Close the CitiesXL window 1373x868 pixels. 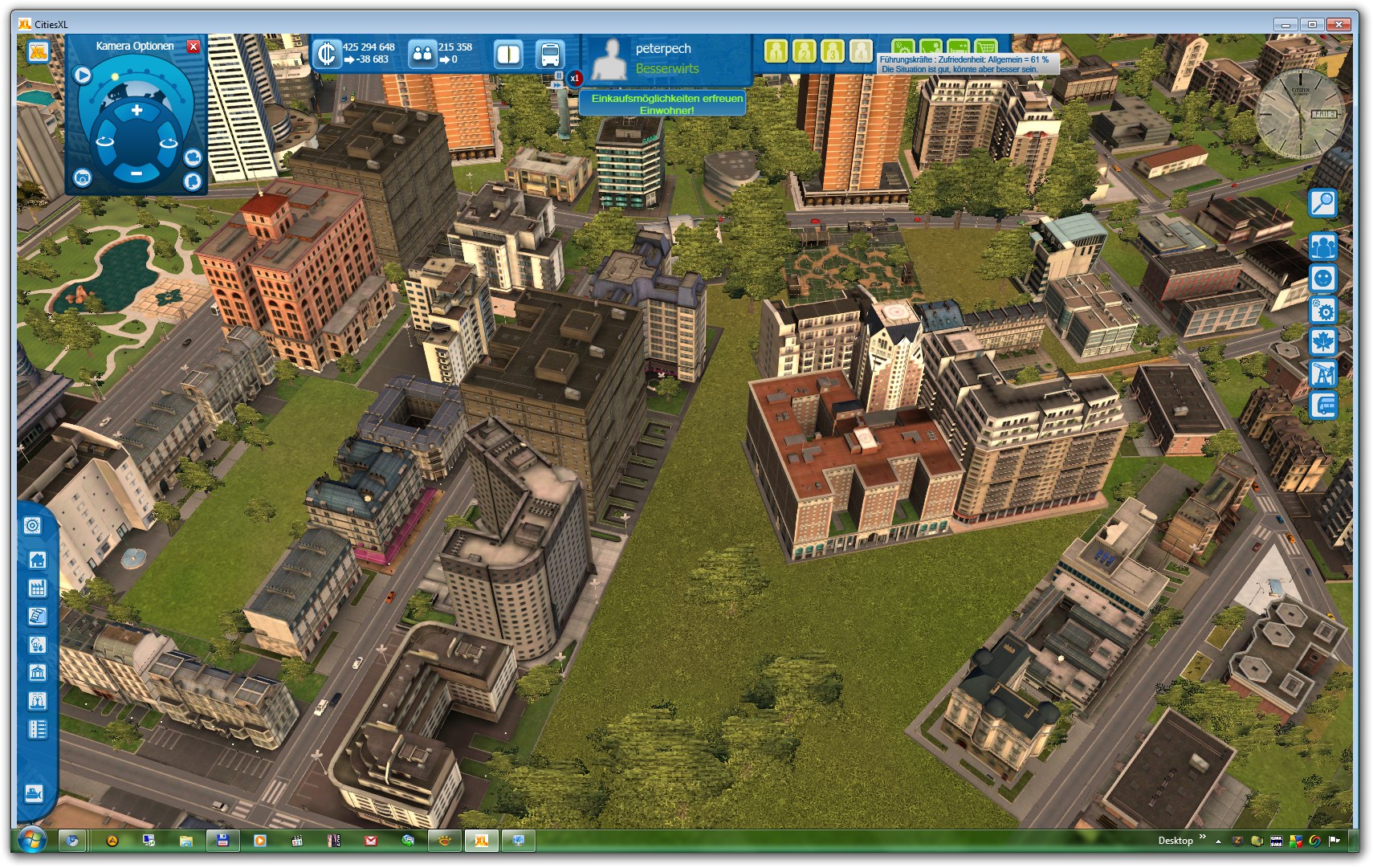[x=1338, y=24]
